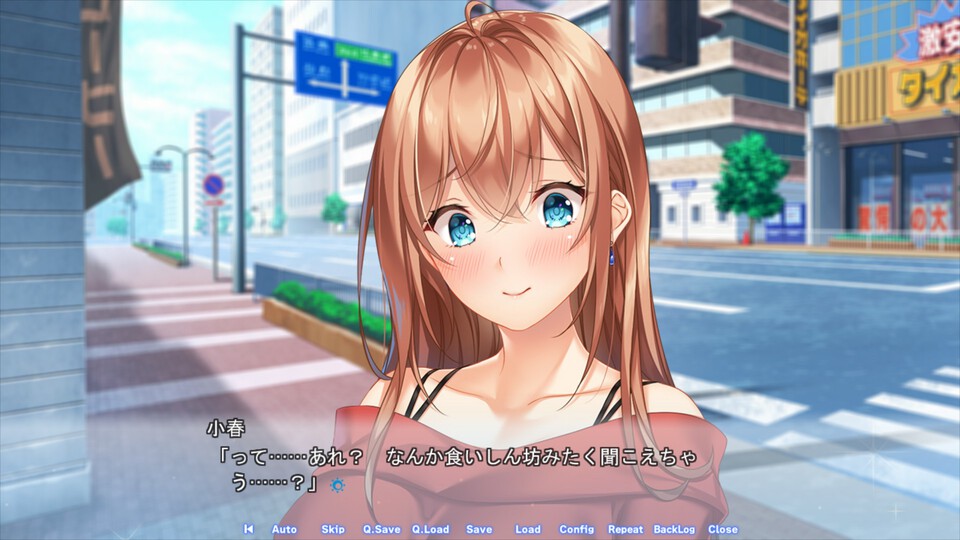960x540 pixels.
Task: Open the Save menu
Action: pos(479,529)
